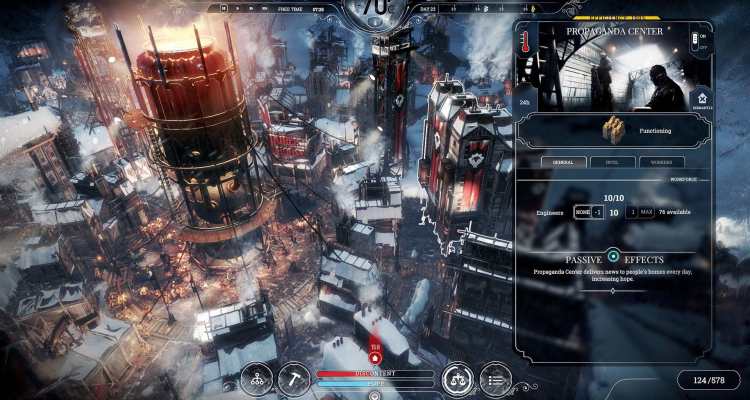Open the Book of Laws scales icon
This screenshot has height=400, width=750.
coord(458,379)
